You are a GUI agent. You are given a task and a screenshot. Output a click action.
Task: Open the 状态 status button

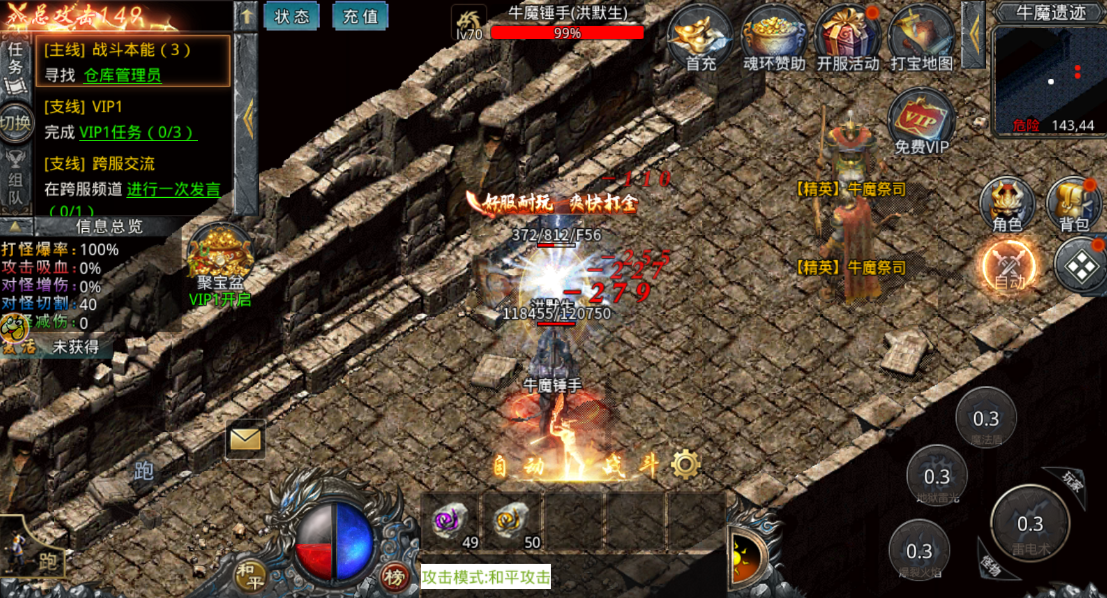(291, 16)
